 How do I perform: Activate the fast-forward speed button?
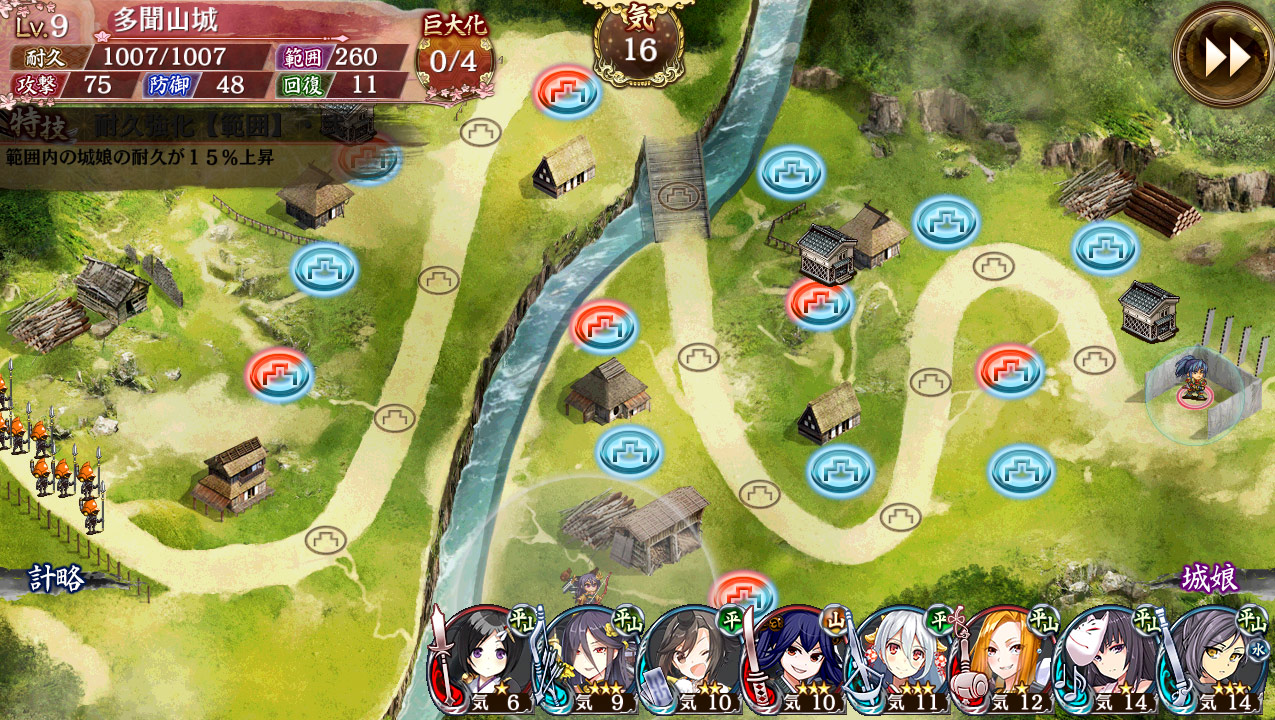[1225, 57]
